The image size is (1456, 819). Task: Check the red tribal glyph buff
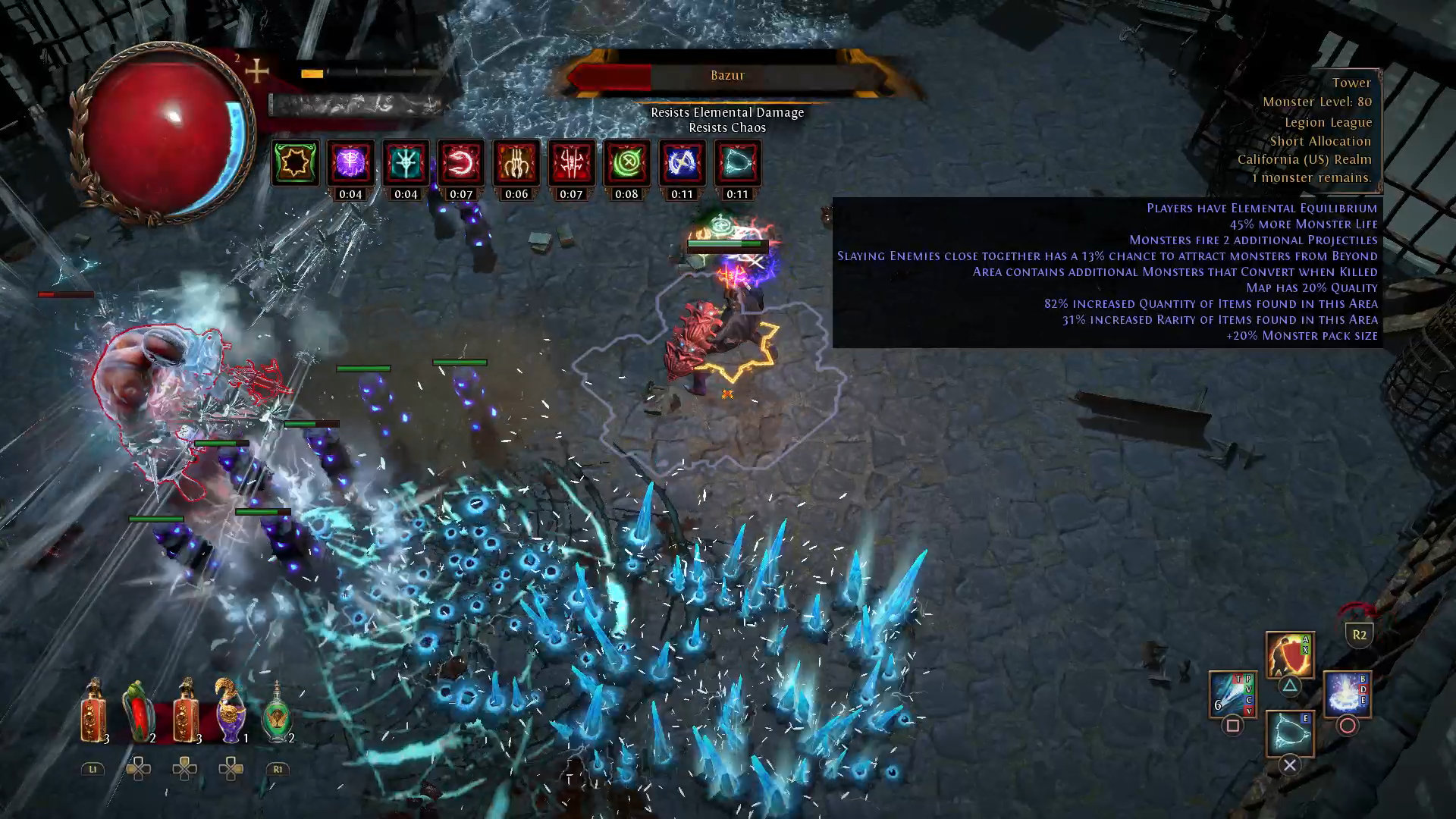pos(571,162)
